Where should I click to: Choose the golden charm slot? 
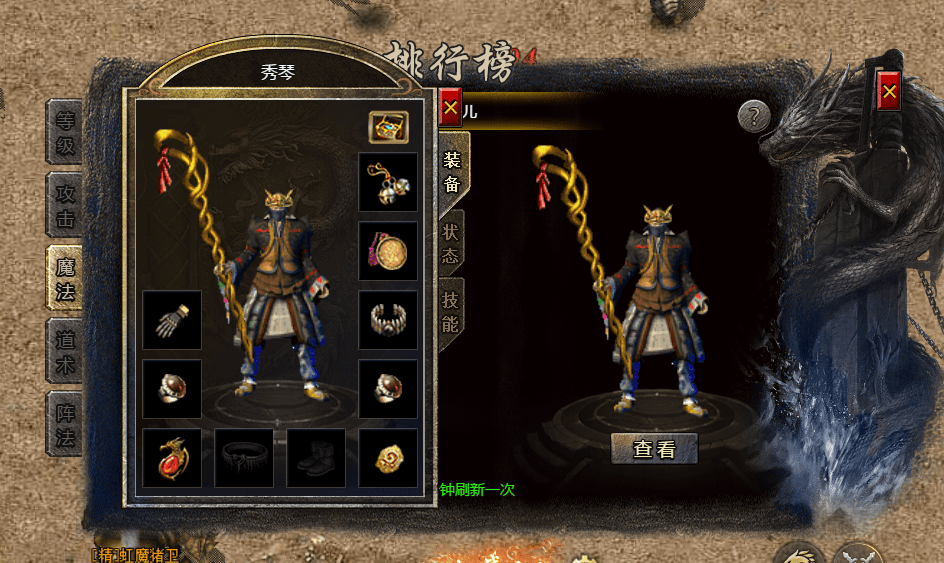388,458
